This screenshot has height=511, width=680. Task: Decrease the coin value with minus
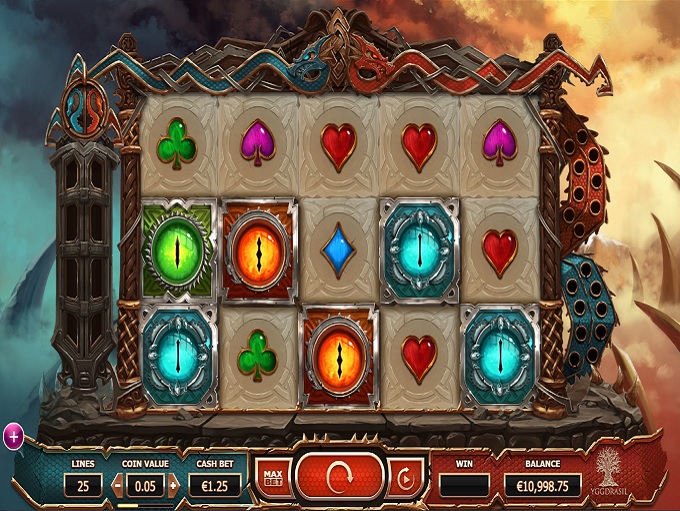(117, 486)
